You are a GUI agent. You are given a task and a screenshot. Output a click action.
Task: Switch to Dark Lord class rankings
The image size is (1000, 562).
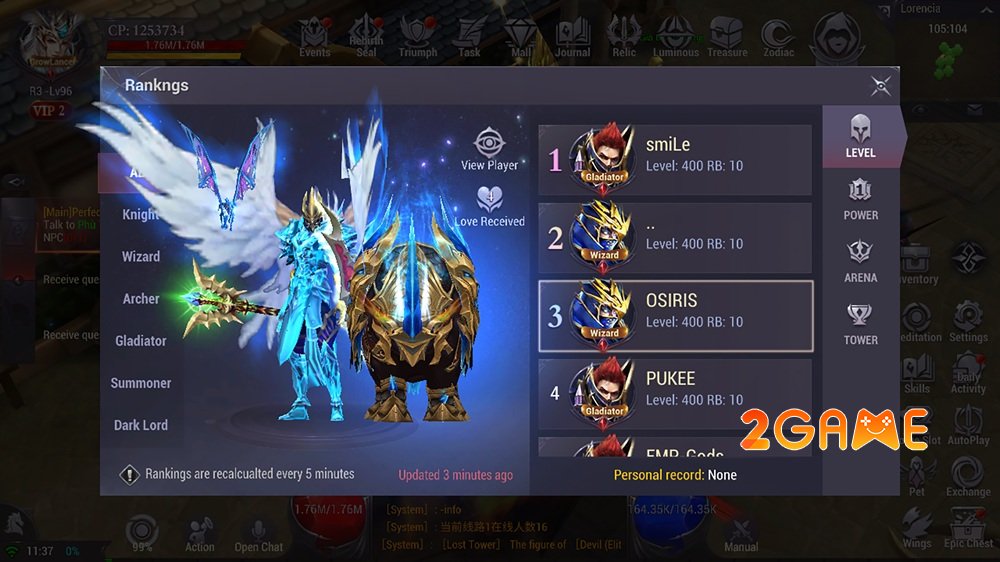141,425
